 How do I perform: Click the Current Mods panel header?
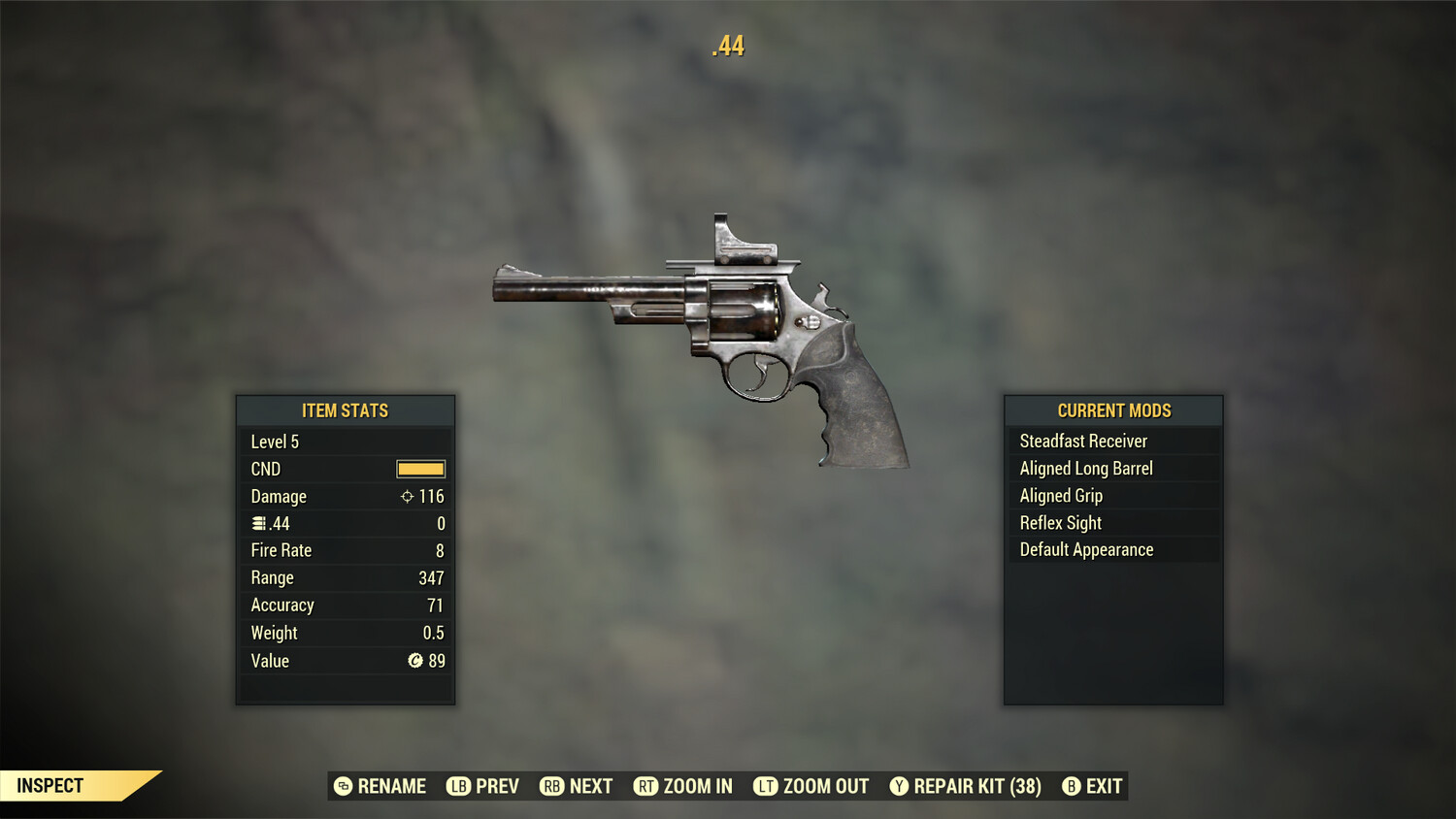[1112, 409]
